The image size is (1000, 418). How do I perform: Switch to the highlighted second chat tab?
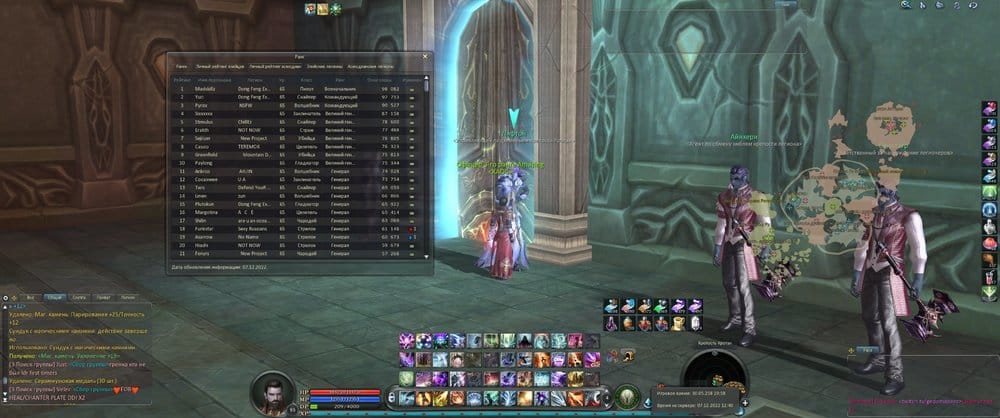[x=53, y=298]
